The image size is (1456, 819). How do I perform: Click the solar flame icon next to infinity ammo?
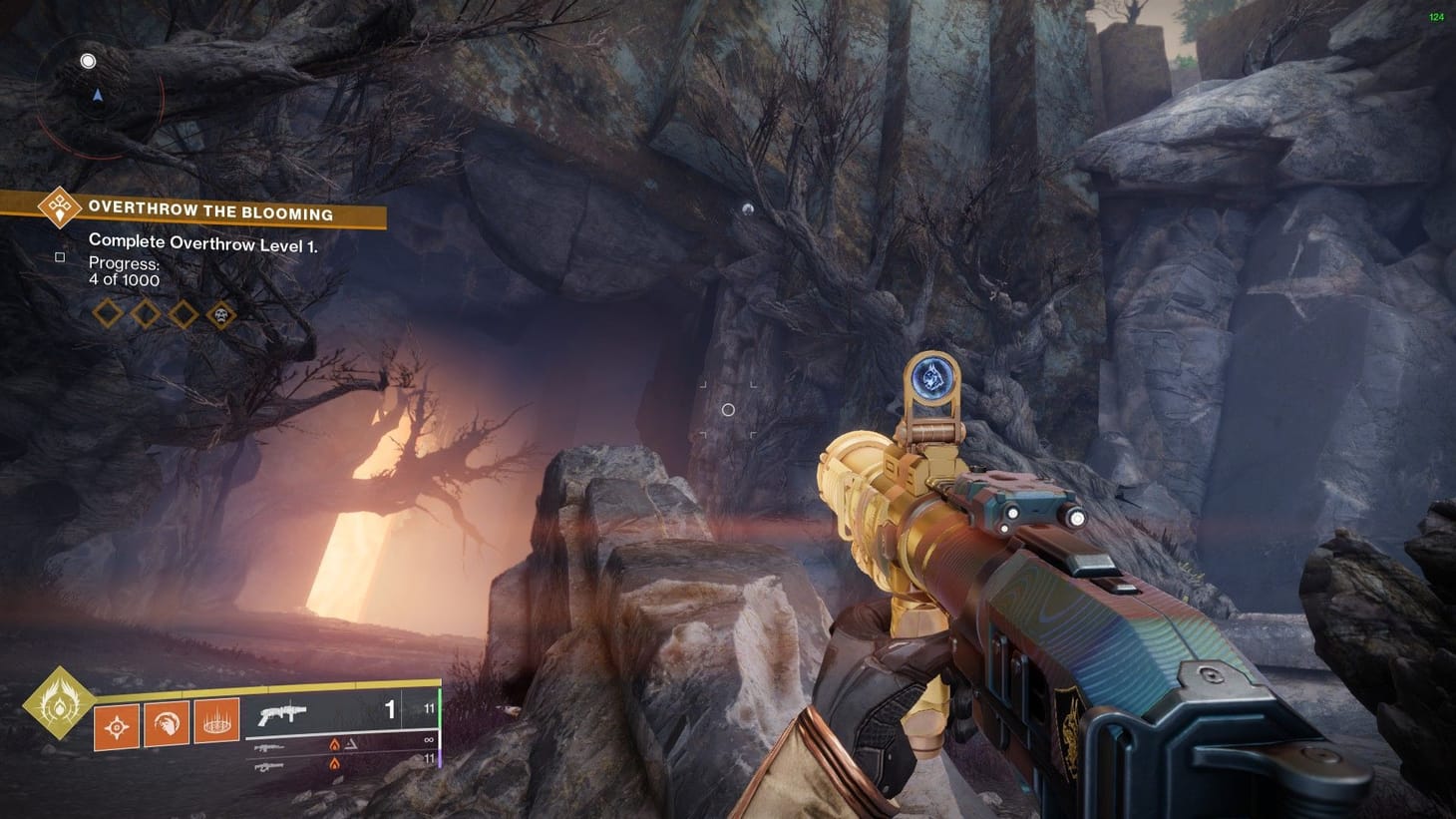pos(334,745)
